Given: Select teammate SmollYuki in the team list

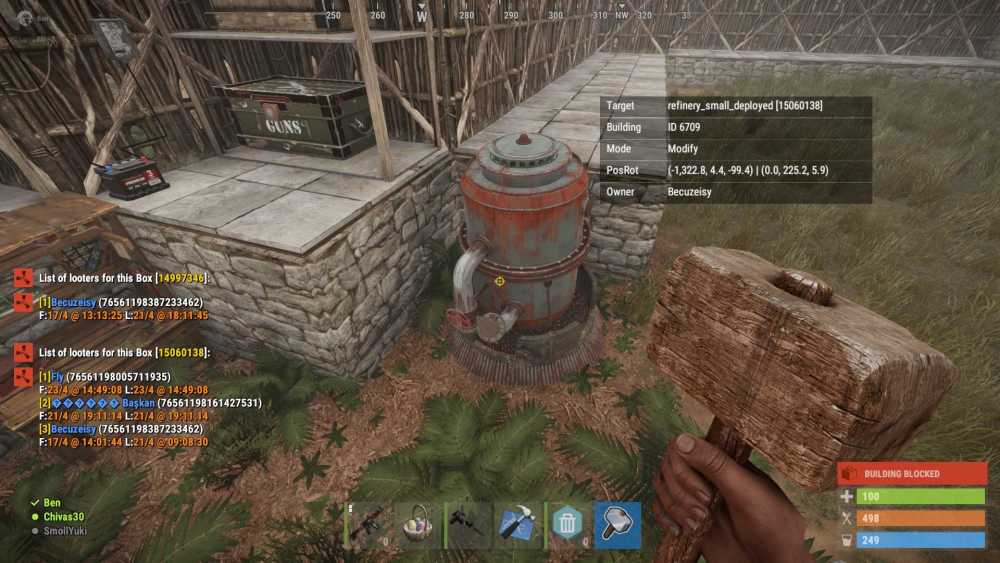Looking at the screenshot, I should 64,531.
